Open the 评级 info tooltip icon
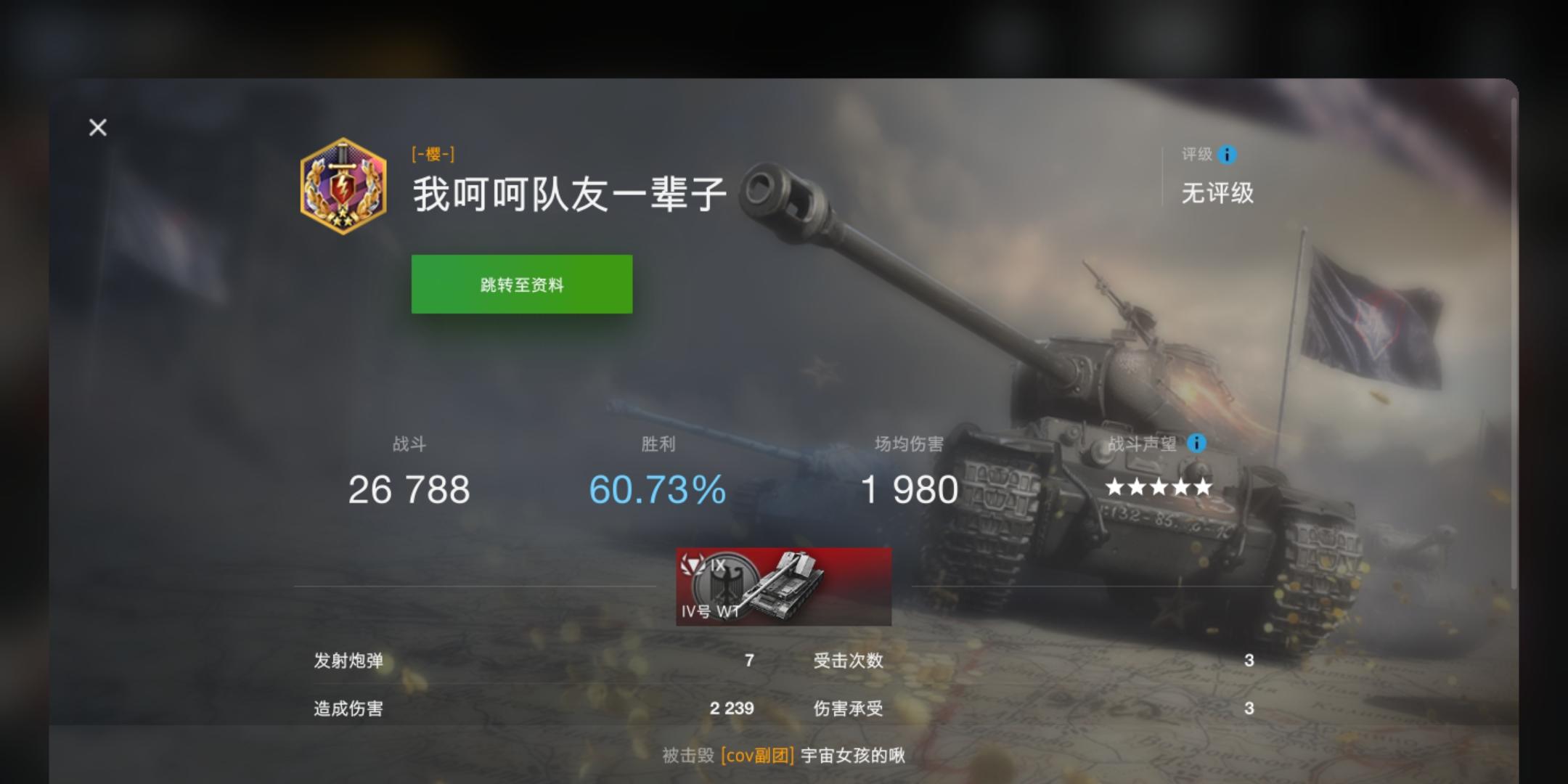This screenshot has width=1568, height=784. [x=1227, y=155]
